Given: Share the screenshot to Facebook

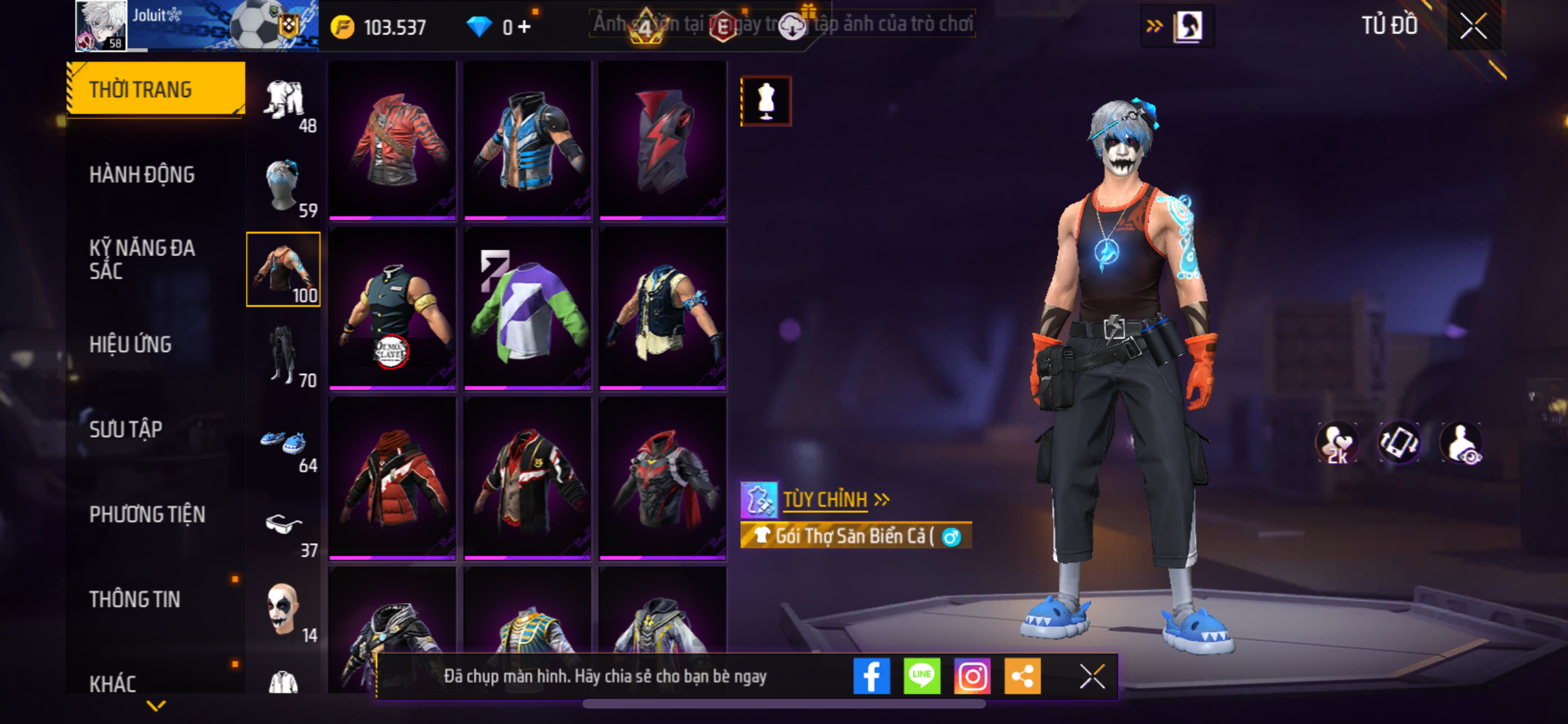Looking at the screenshot, I should pyautogui.click(x=872, y=676).
